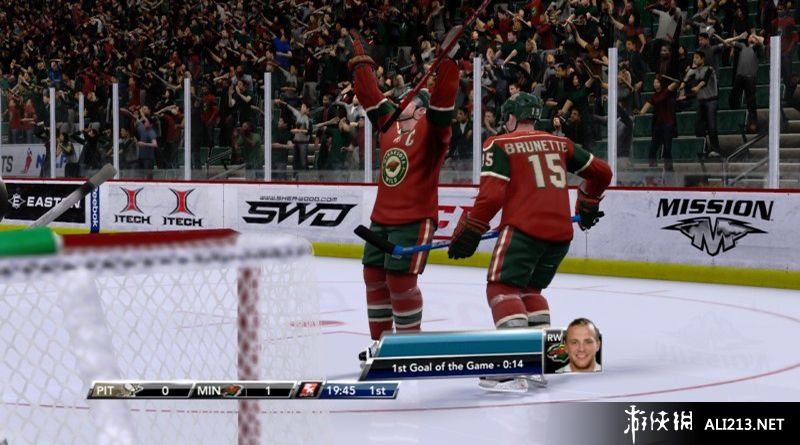Image resolution: width=800 pixels, height=445 pixels.
Task: Click the 2K logo on the scoreboard
Action: (308, 389)
